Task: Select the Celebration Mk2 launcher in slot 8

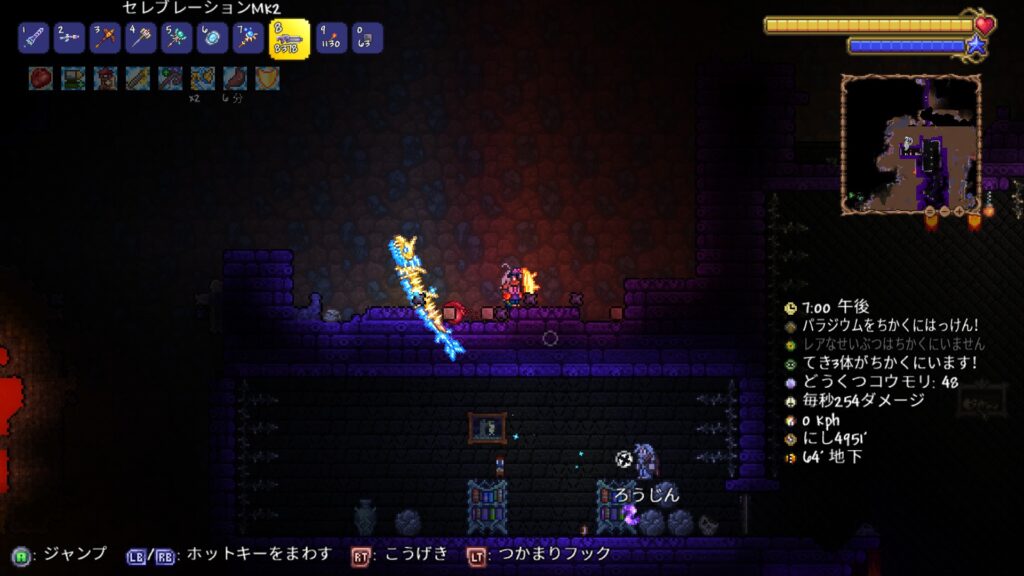Action: click(x=289, y=39)
